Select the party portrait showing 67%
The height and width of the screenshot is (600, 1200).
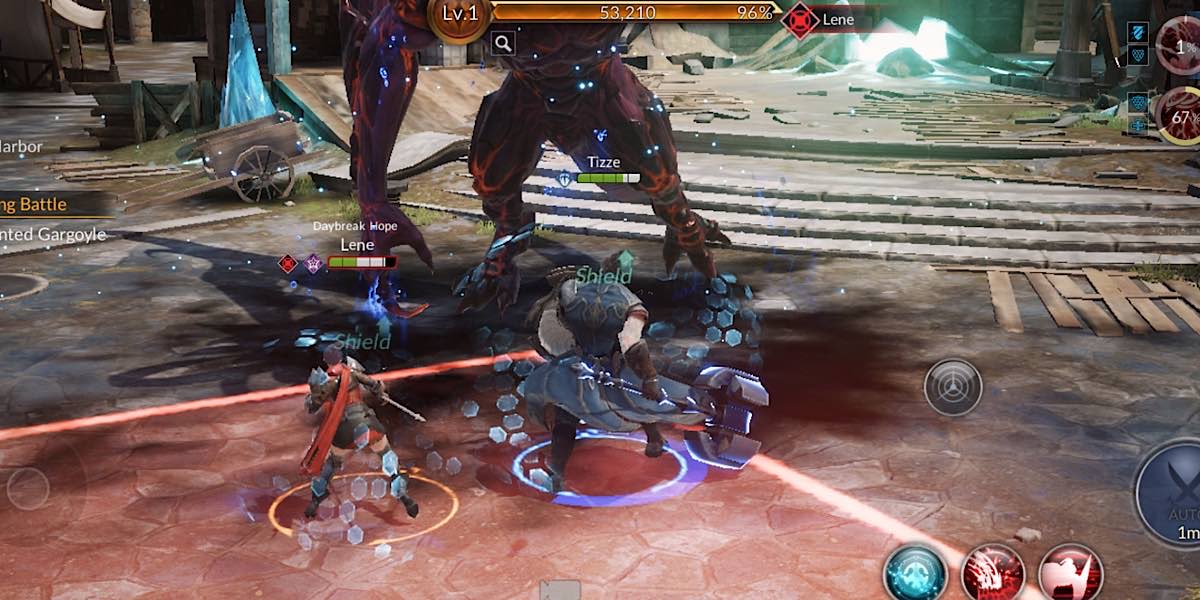point(1180,117)
